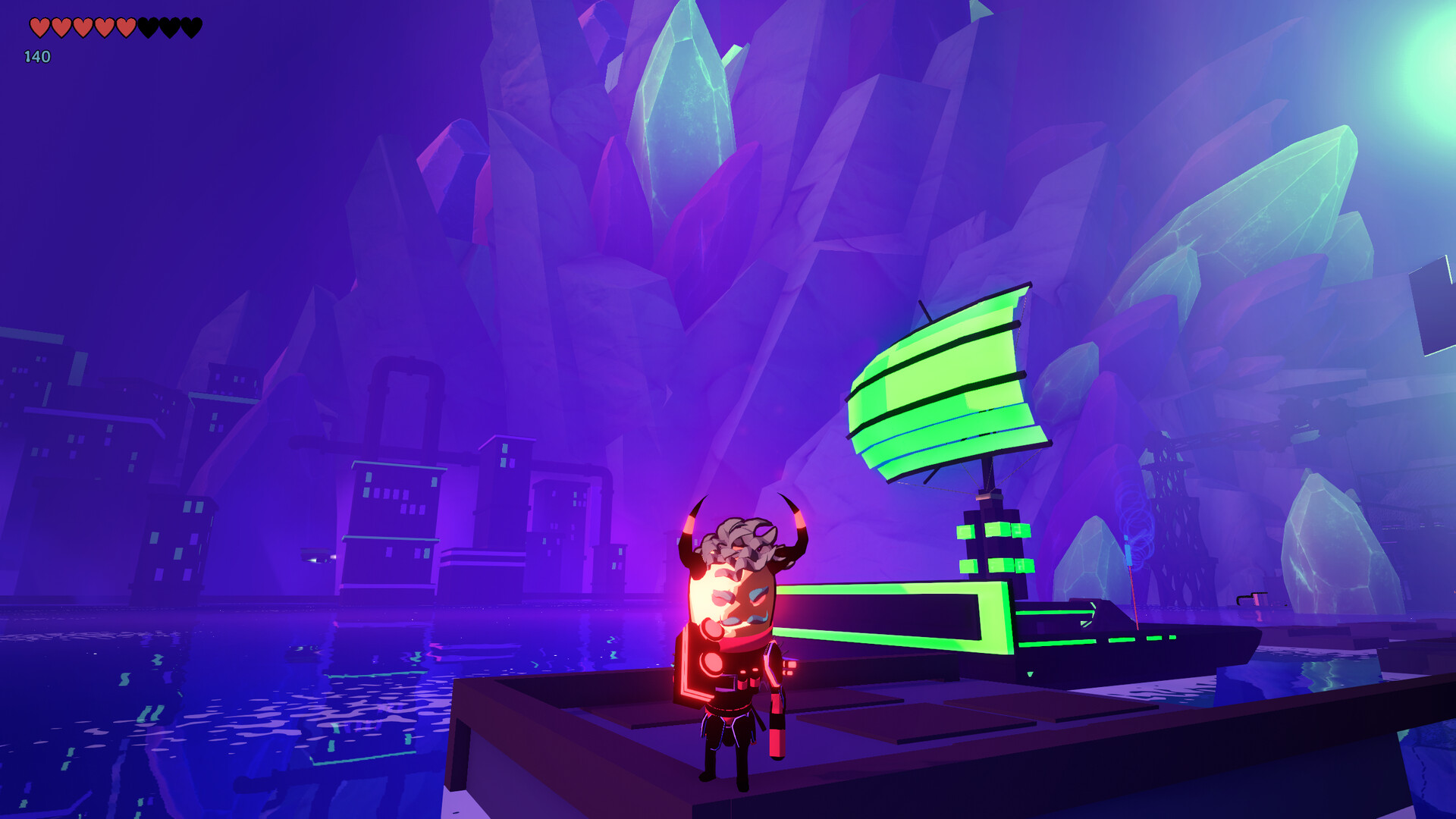
Task: Click the middle red heart icon
Action: coord(83,27)
